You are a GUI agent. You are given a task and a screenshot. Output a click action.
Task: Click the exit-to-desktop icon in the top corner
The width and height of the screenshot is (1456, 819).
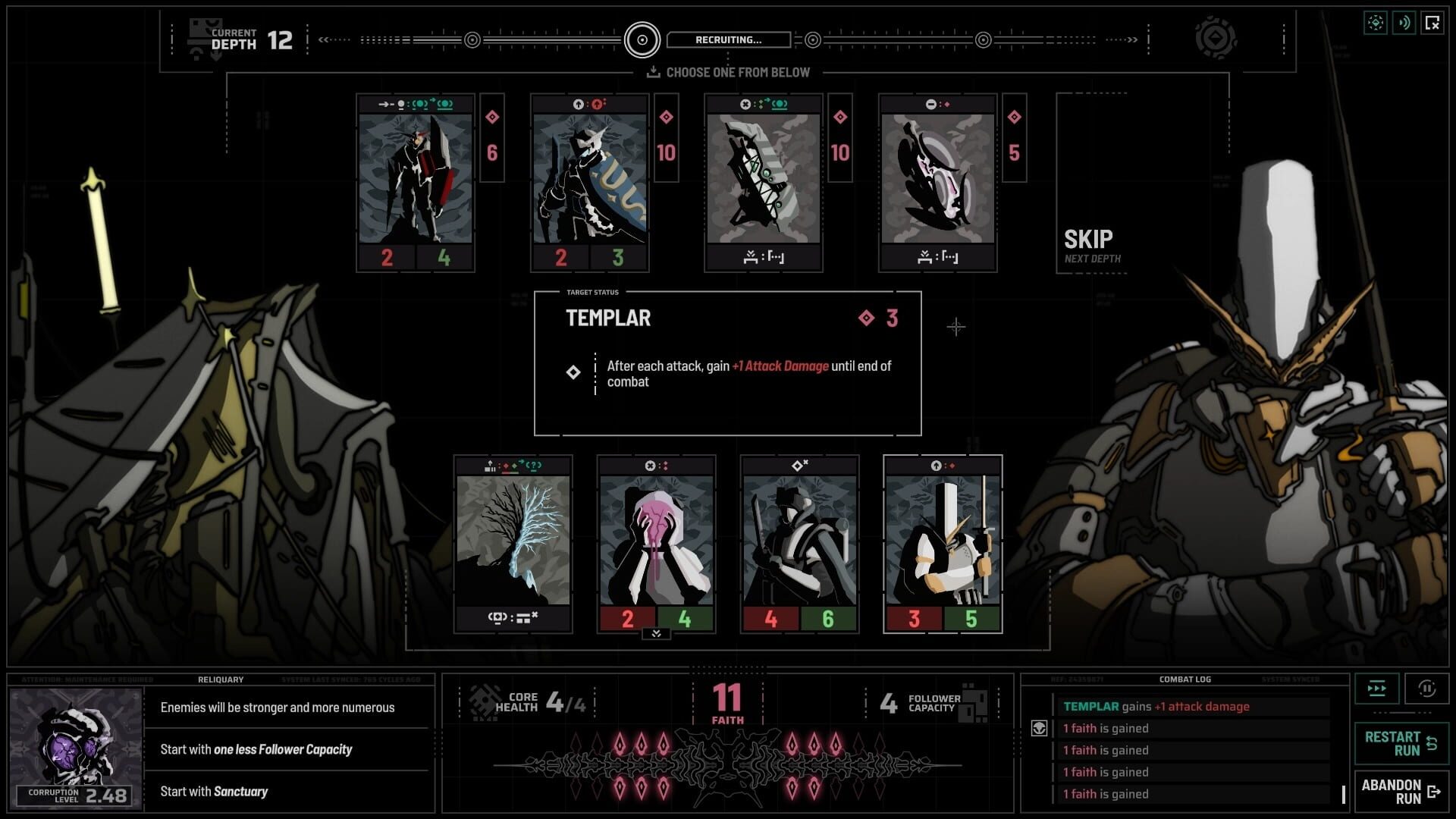point(1432,23)
